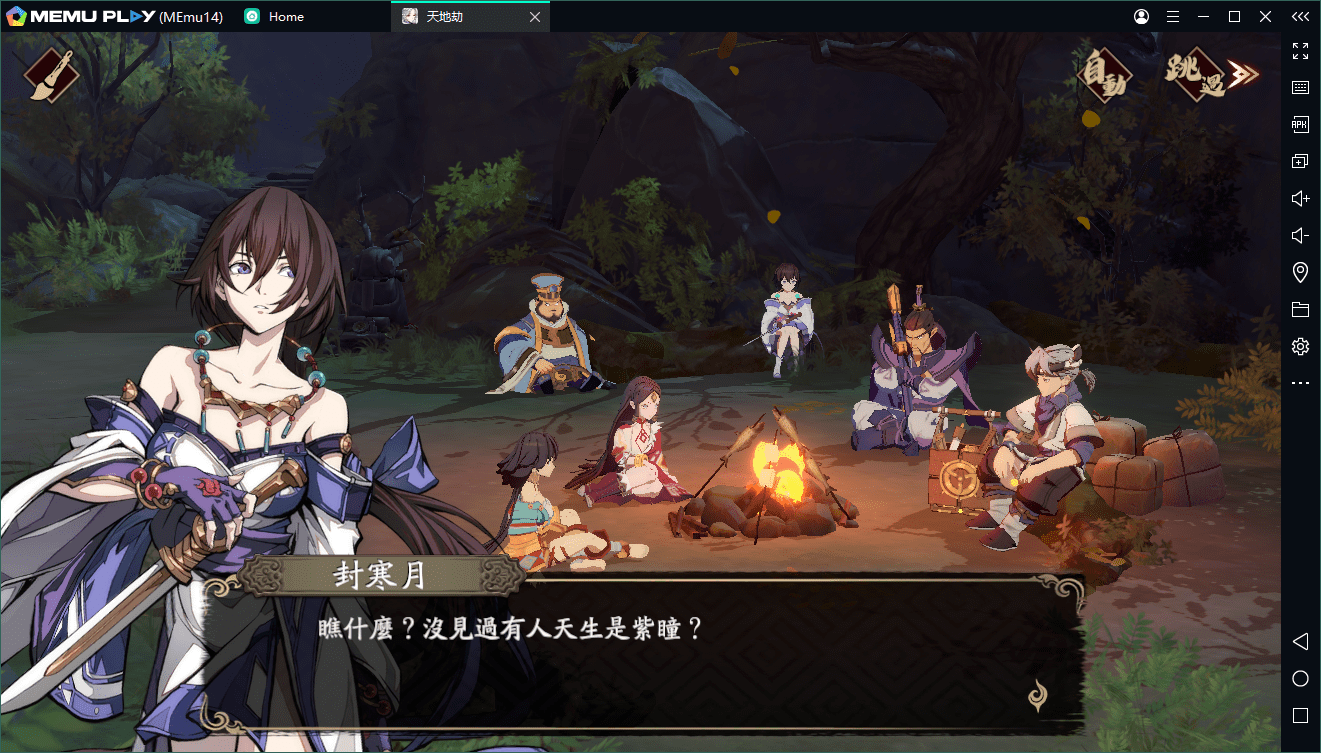Close the 天地劫 tab
Image resolution: width=1321 pixels, height=753 pixels.
535,17
